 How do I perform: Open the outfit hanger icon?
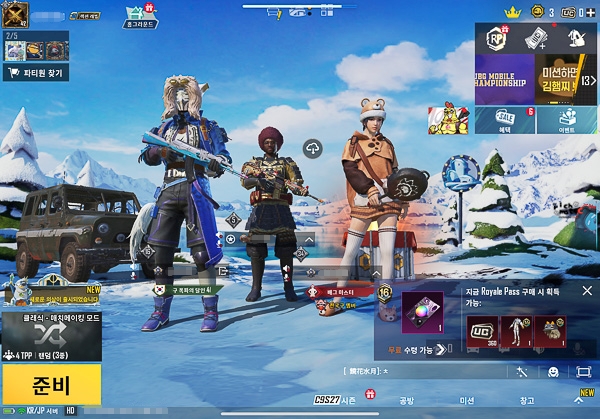[x=577, y=38]
